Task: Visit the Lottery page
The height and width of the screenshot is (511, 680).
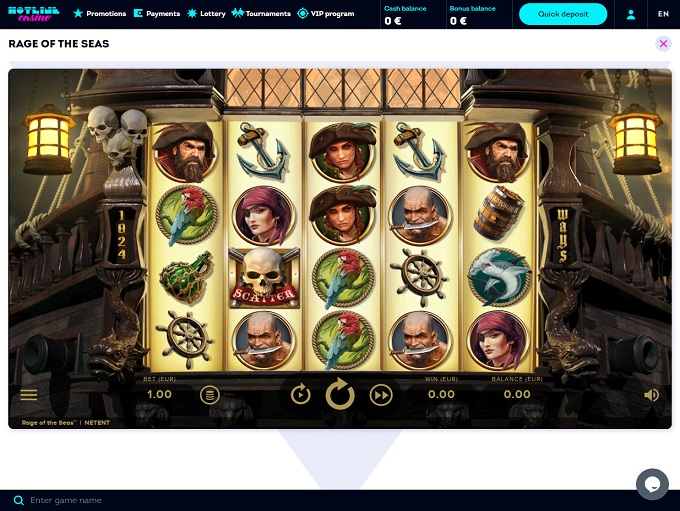Action: point(207,14)
